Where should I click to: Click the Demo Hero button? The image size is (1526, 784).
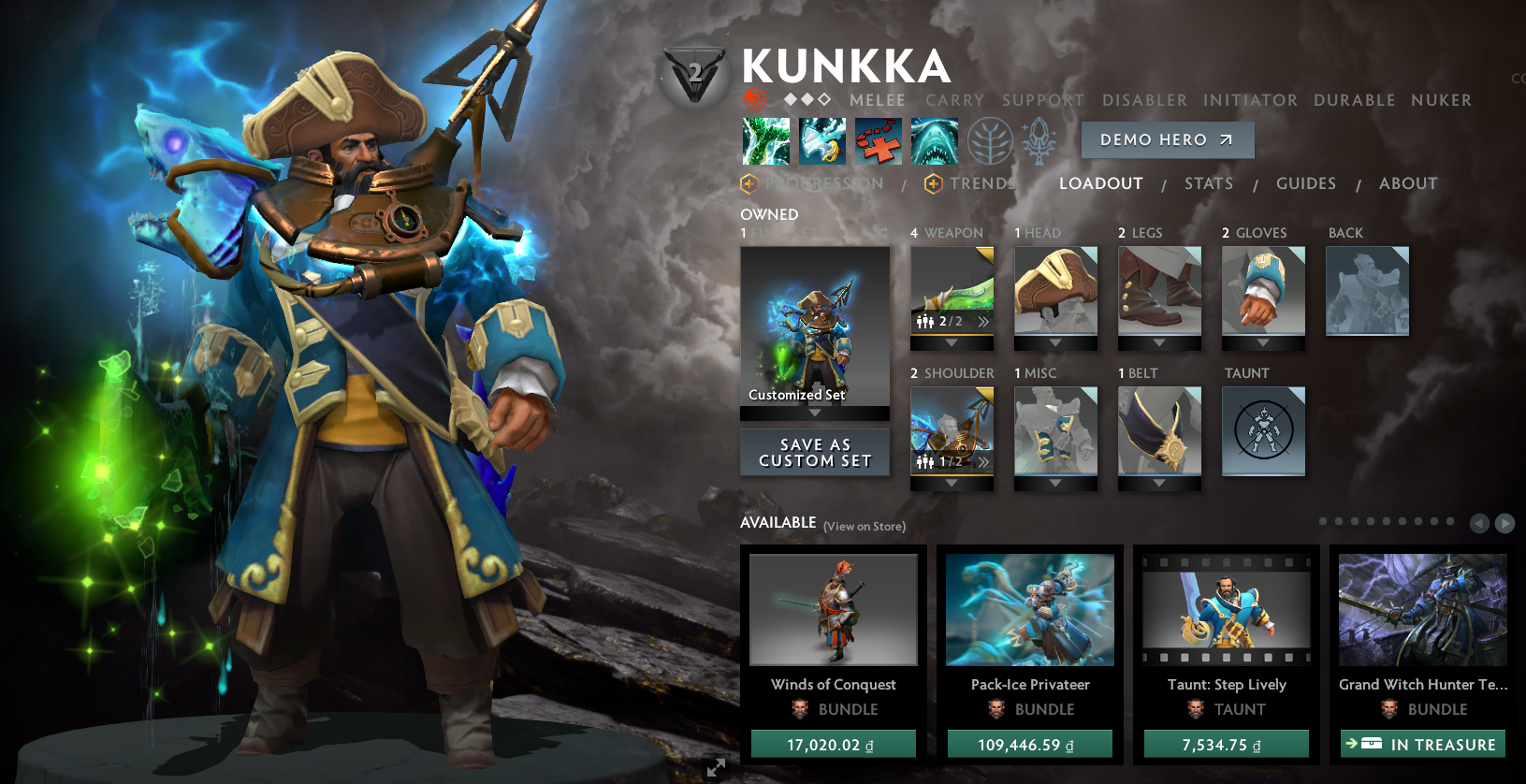1167,140
